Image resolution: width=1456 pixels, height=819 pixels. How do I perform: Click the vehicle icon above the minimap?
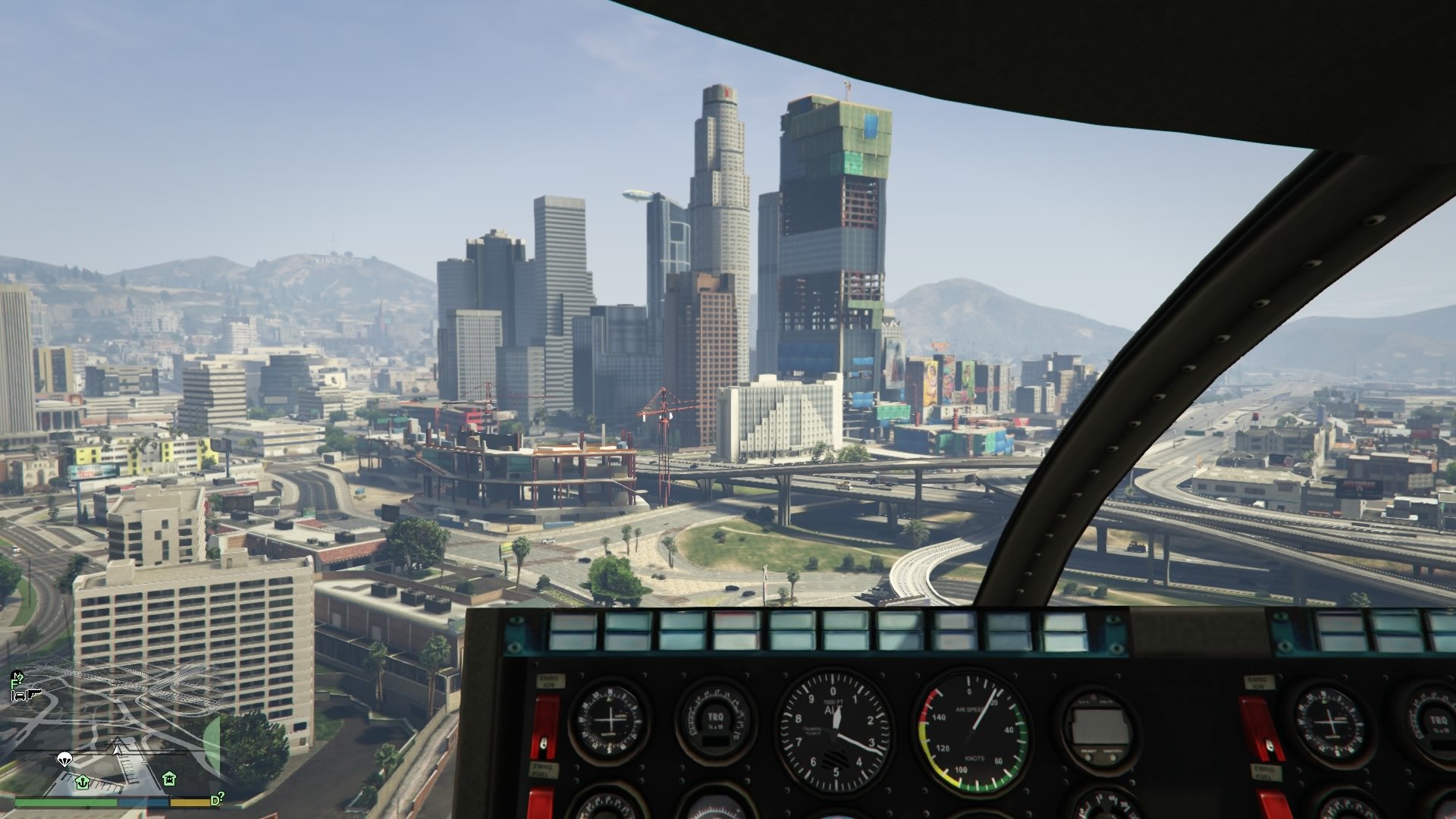coord(19,695)
